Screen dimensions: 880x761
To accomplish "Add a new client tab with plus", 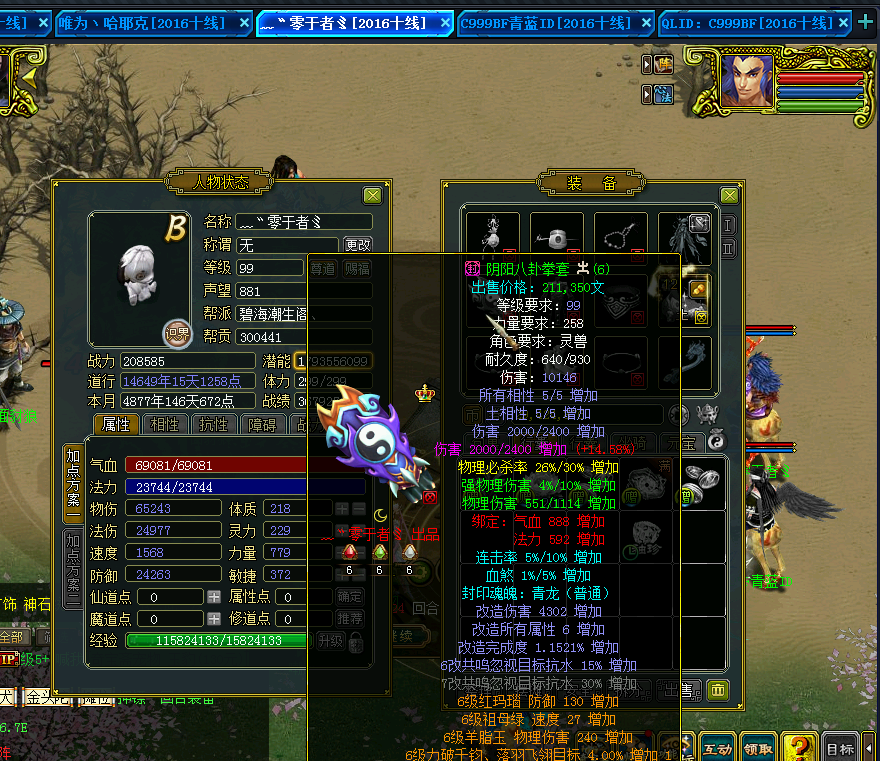I will (x=866, y=22).
